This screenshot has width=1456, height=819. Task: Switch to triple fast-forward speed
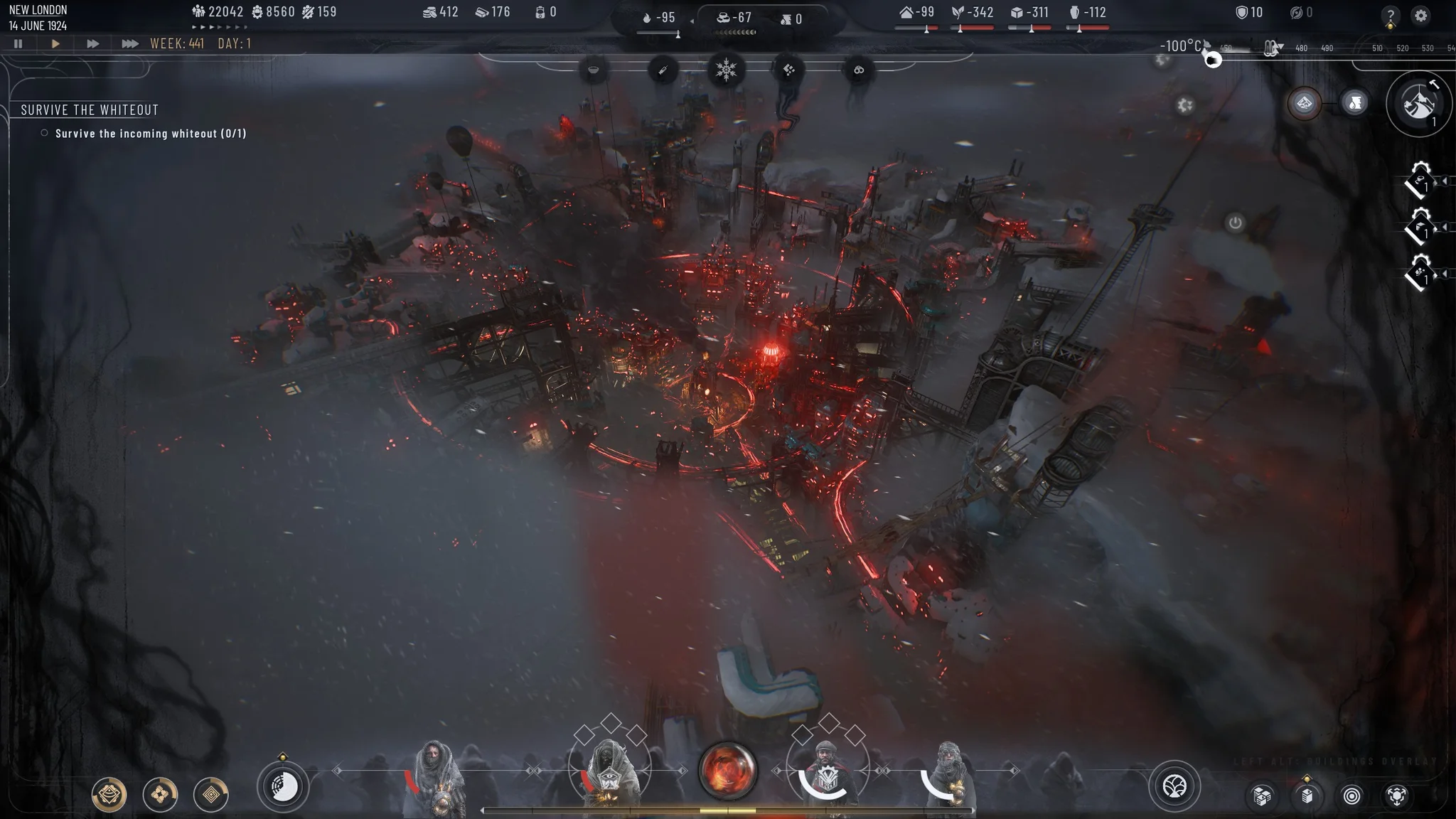point(129,43)
